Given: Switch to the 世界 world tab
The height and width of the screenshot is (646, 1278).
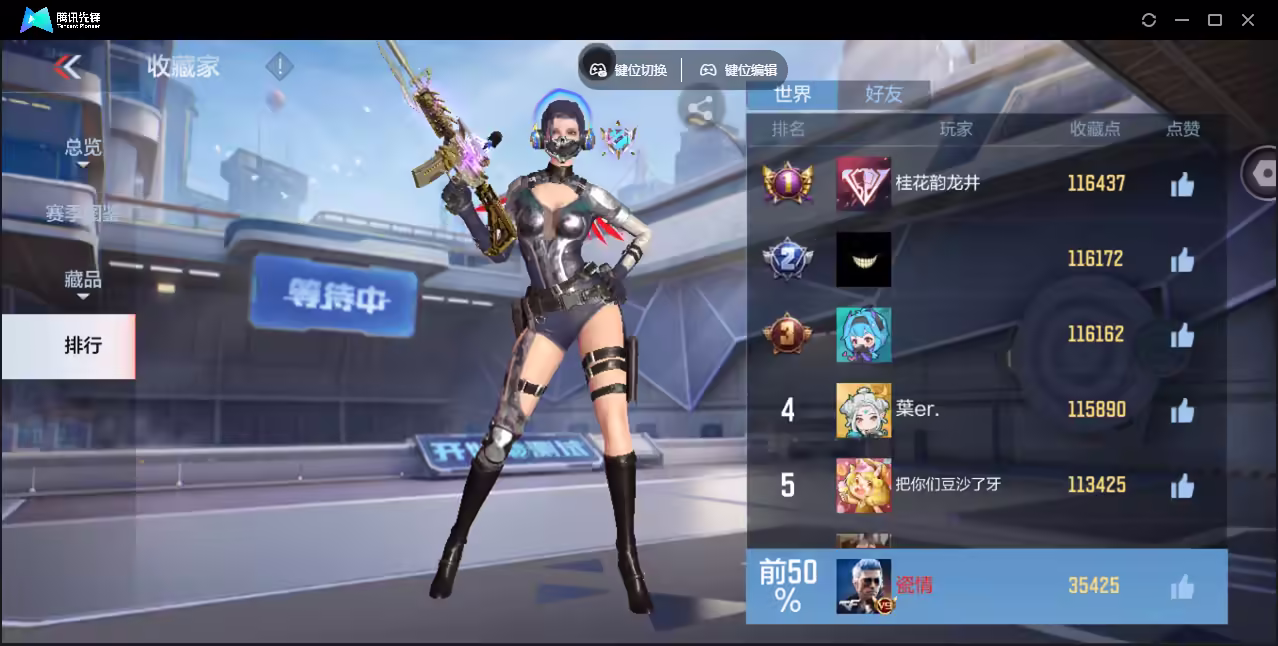Looking at the screenshot, I should coord(793,94).
